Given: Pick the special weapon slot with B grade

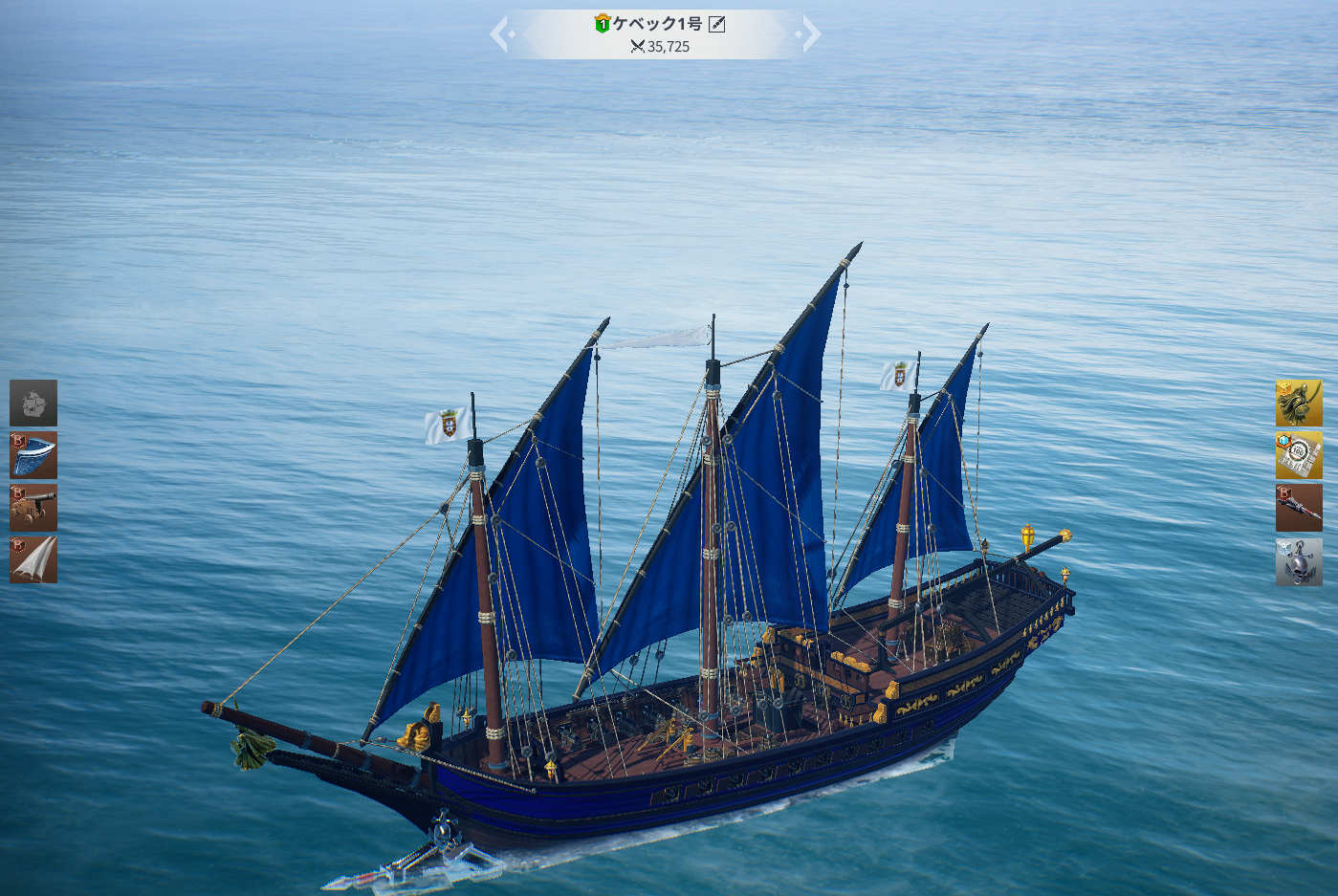Looking at the screenshot, I should [1299, 507].
